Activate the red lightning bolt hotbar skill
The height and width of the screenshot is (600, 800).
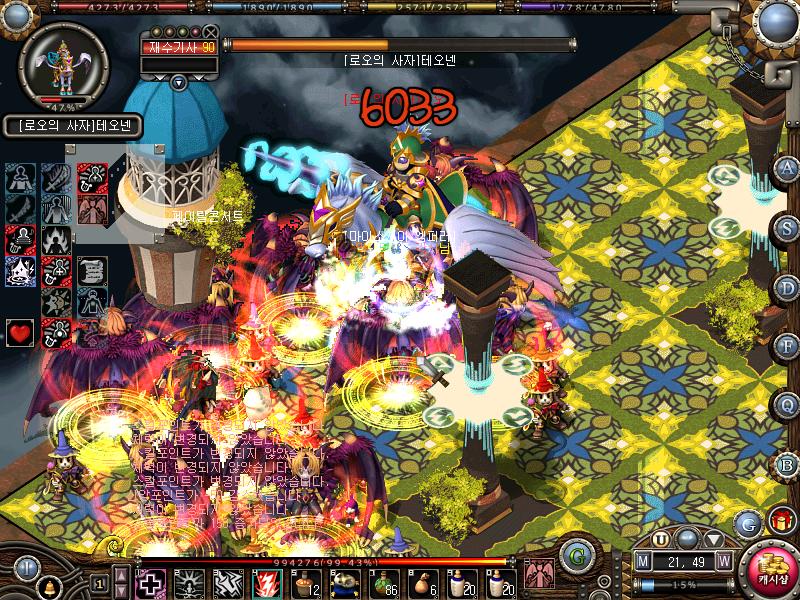click(x=267, y=582)
